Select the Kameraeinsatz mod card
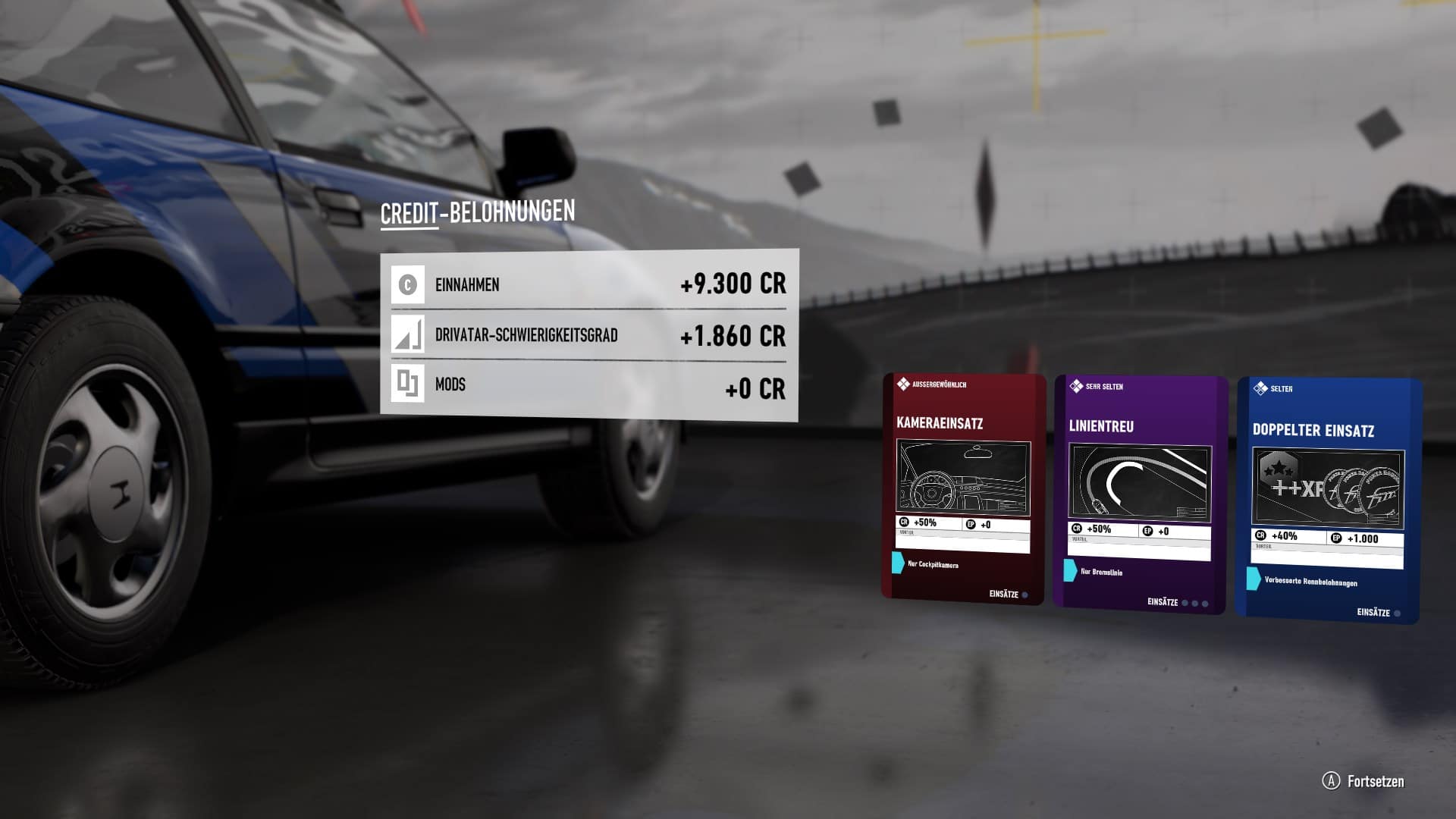 tap(963, 489)
